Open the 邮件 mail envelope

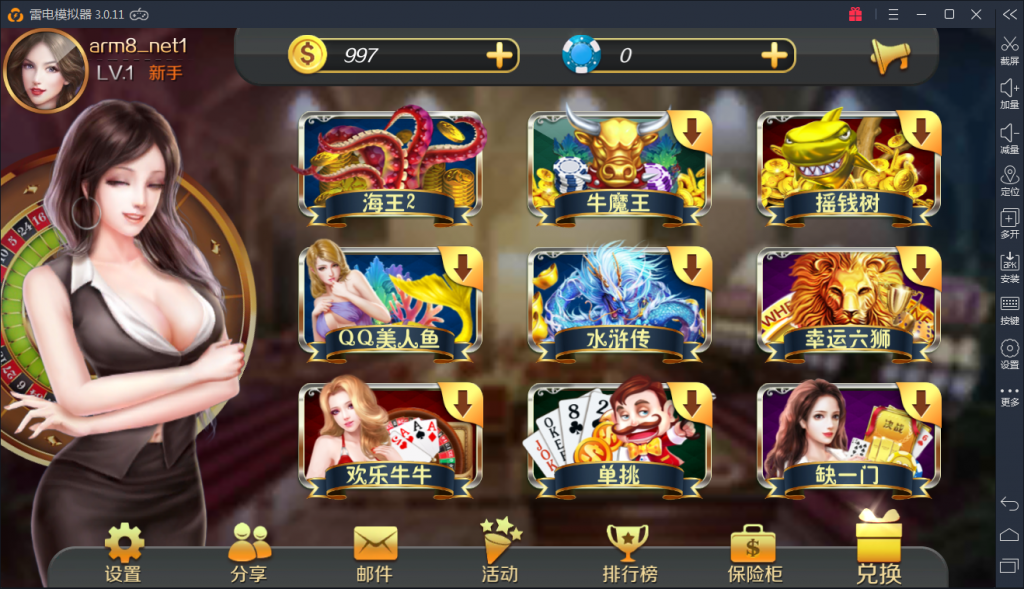tap(375, 553)
